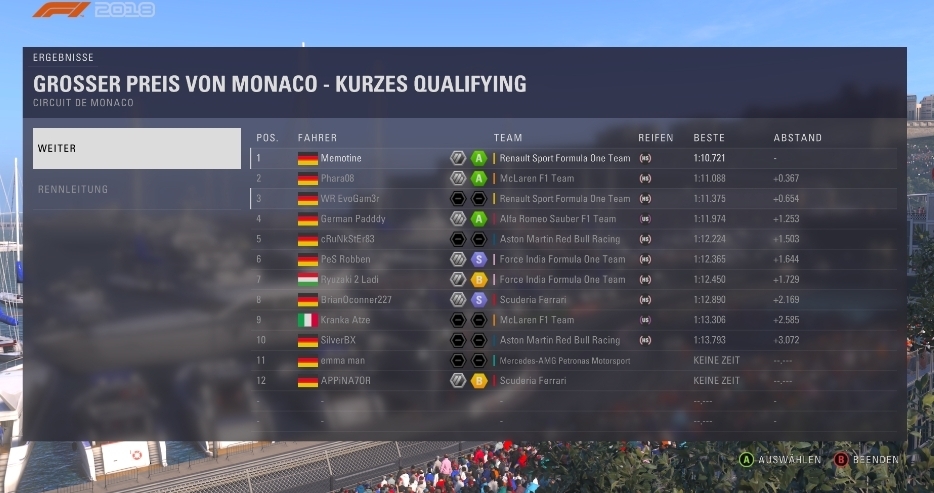The width and height of the screenshot is (934, 493).
Task: Open the Rennleitung menu option
Action: click(136, 189)
